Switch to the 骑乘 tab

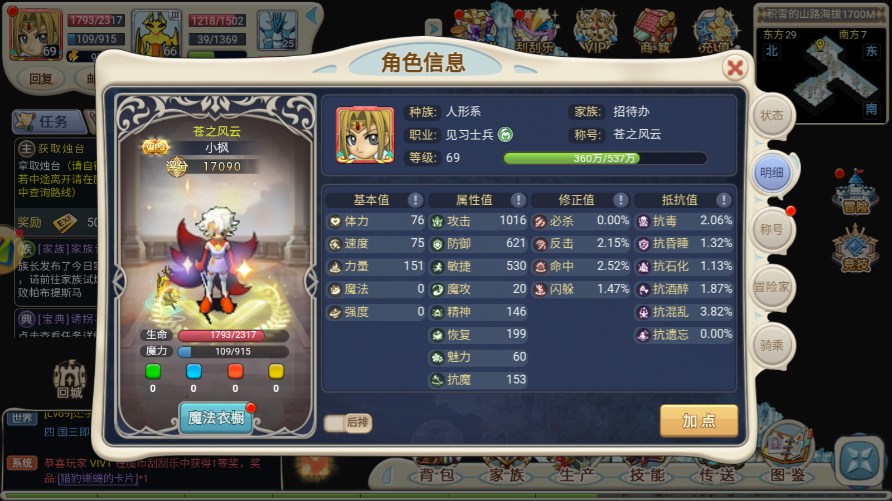click(x=772, y=343)
